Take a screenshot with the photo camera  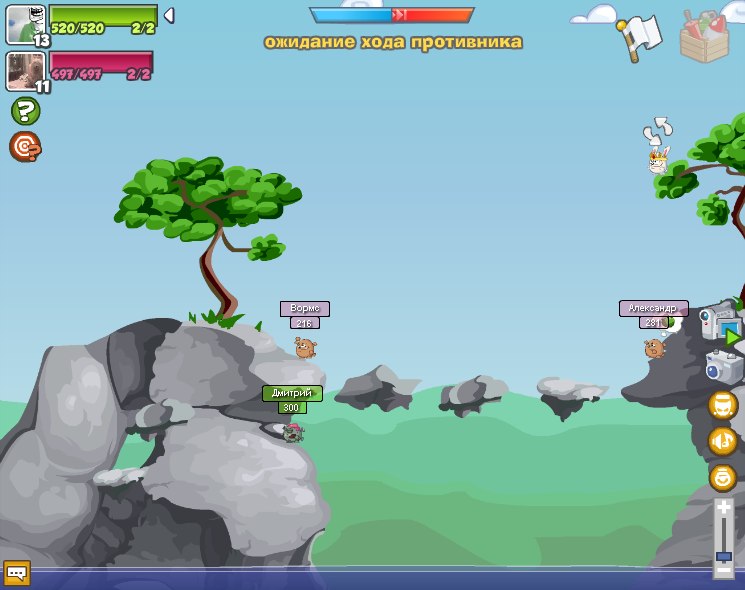click(723, 367)
